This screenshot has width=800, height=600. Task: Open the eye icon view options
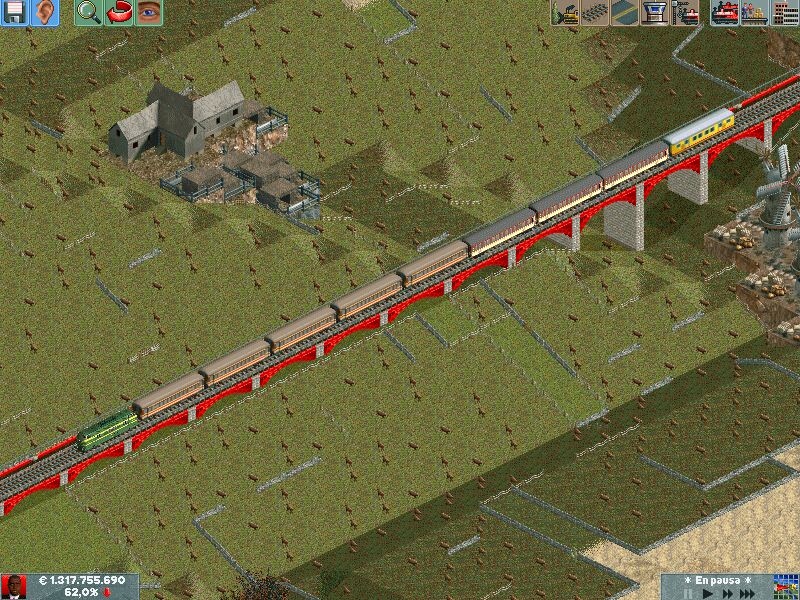click(x=149, y=13)
